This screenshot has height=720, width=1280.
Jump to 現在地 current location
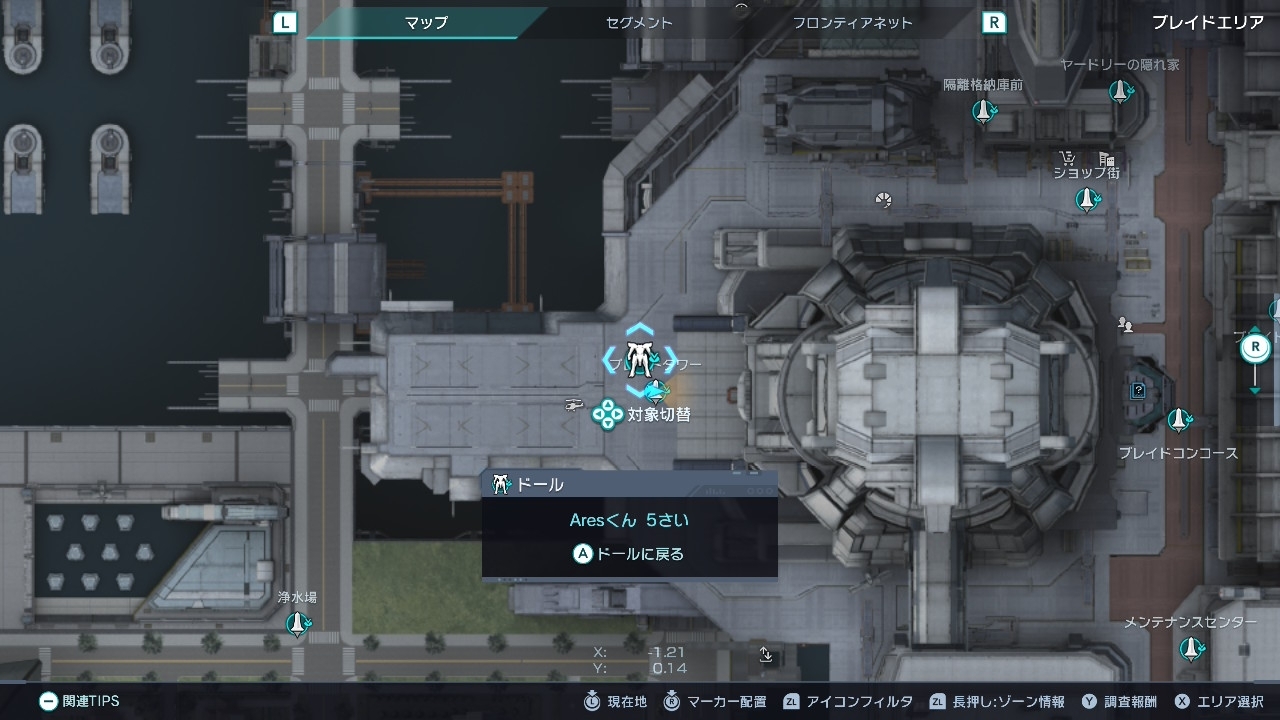pyautogui.click(x=616, y=702)
